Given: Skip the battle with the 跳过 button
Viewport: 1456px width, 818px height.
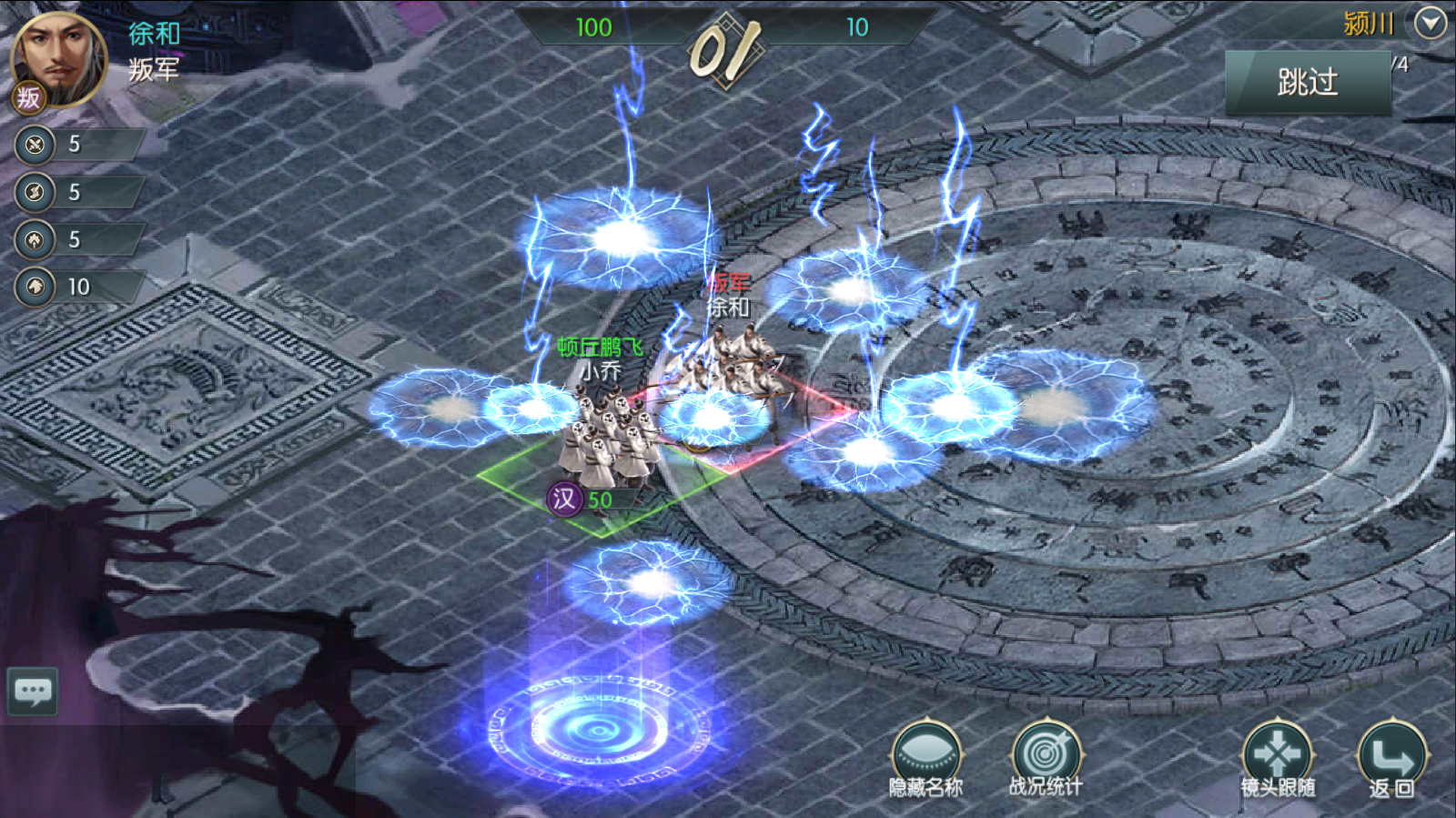Looking at the screenshot, I should [x=1308, y=83].
